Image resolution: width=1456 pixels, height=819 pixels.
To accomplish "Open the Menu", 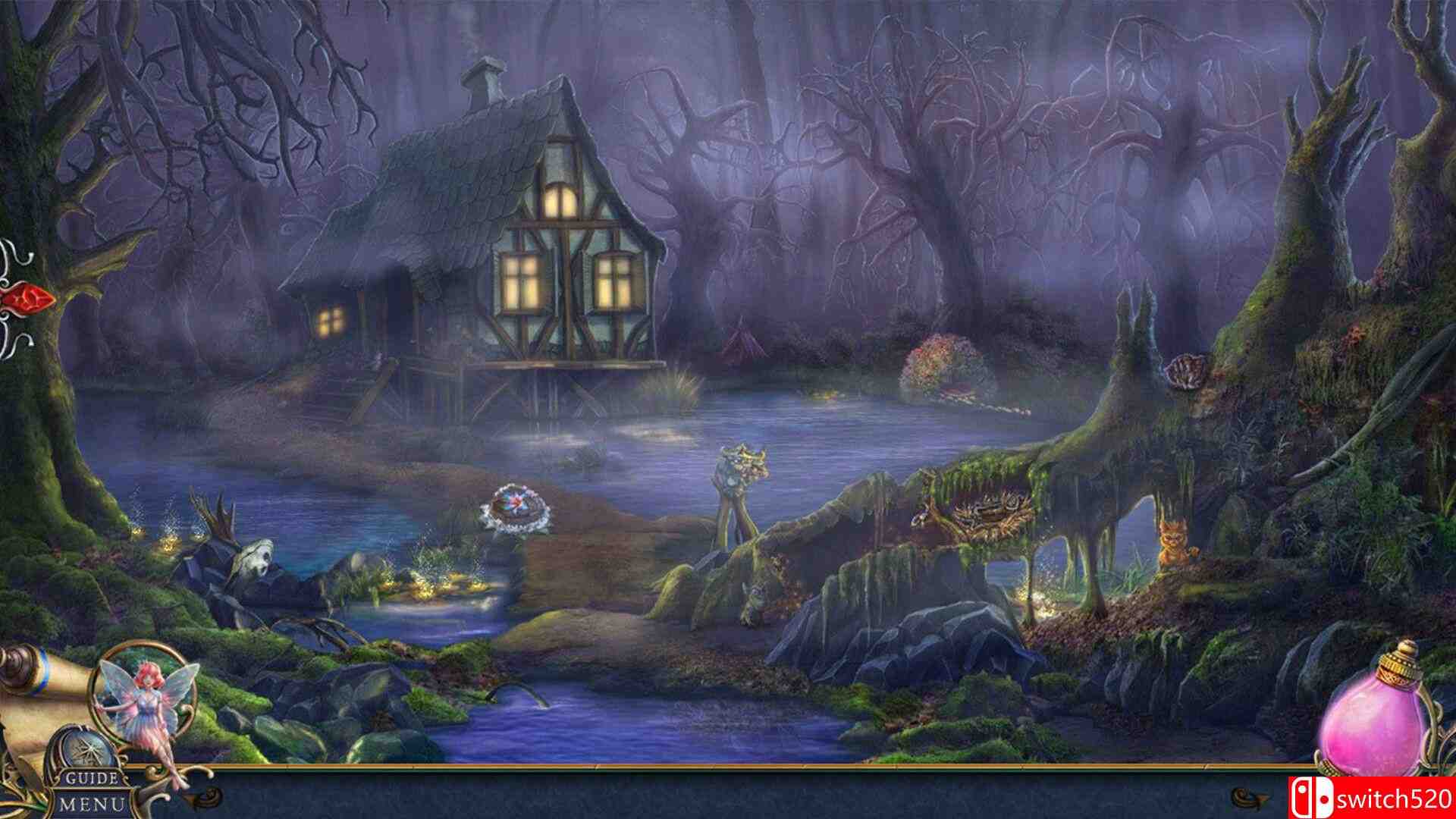I will [x=91, y=805].
